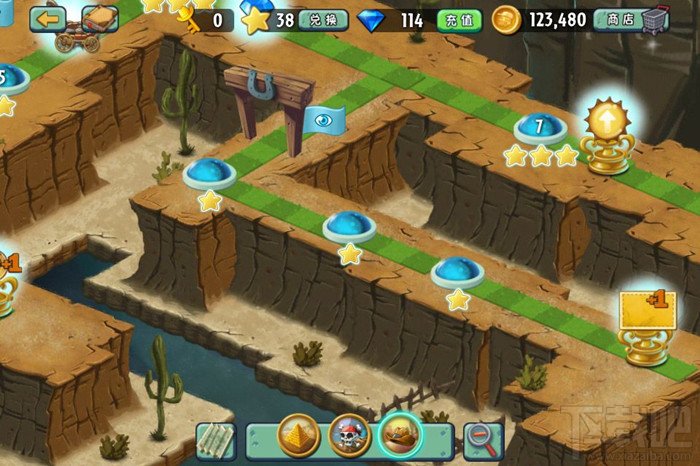Screen dimensions: 700x466
Task: Open the brown button beside the back arrow
Action: (100, 17)
